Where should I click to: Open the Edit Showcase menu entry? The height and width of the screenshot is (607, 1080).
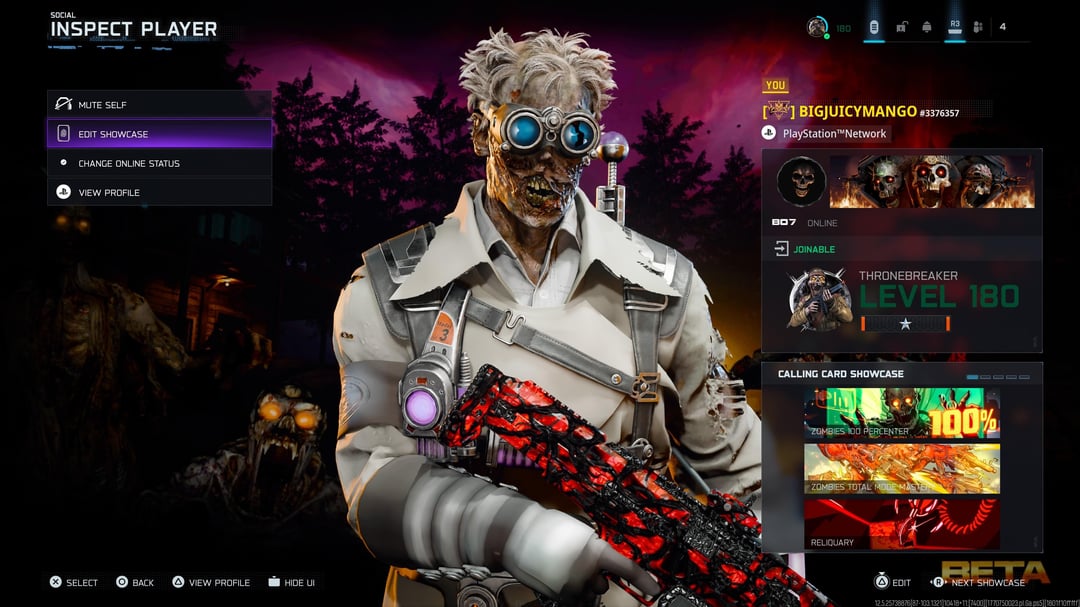tap(158, 134)
